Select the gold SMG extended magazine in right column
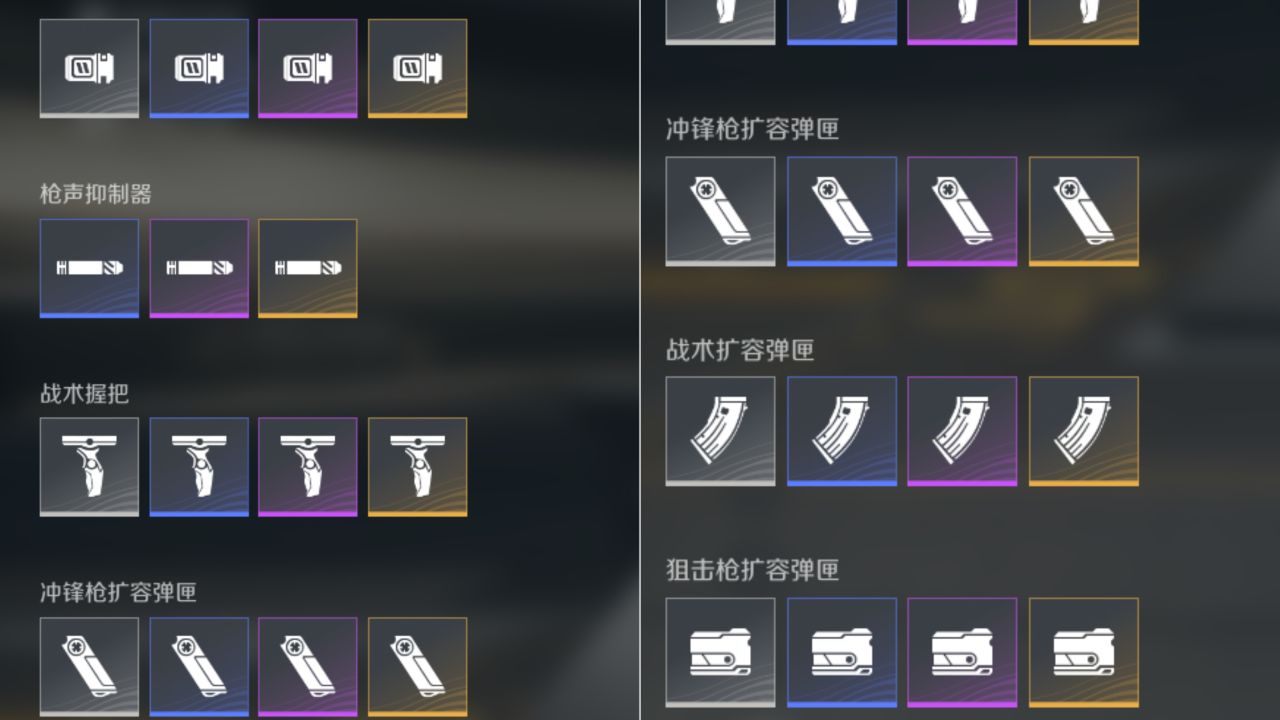Screen dimensions: 1280x720 tap(1083, 211)
